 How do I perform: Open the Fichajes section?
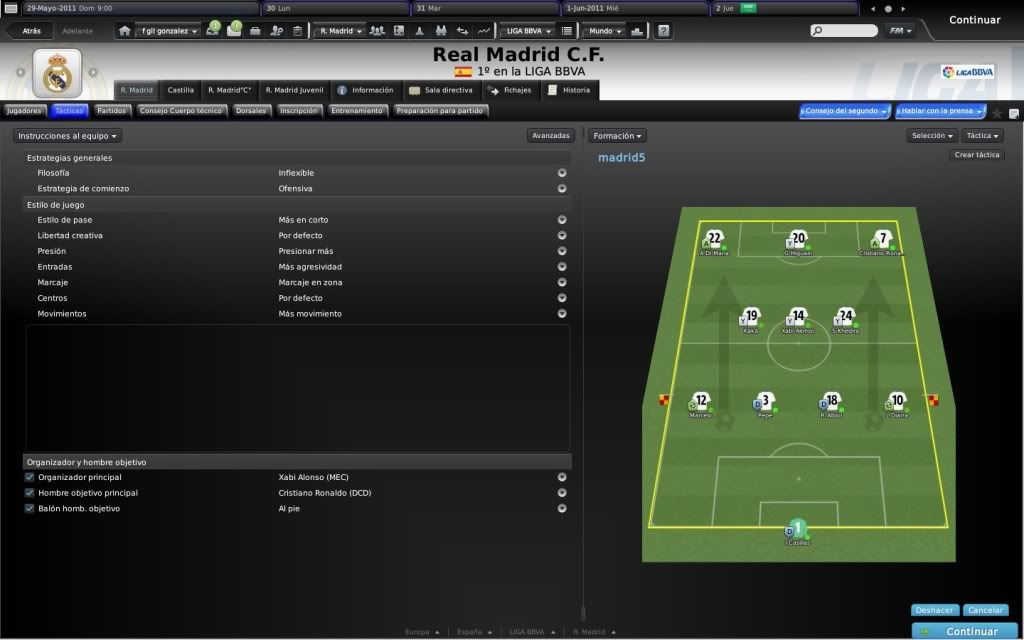(510, 90)
